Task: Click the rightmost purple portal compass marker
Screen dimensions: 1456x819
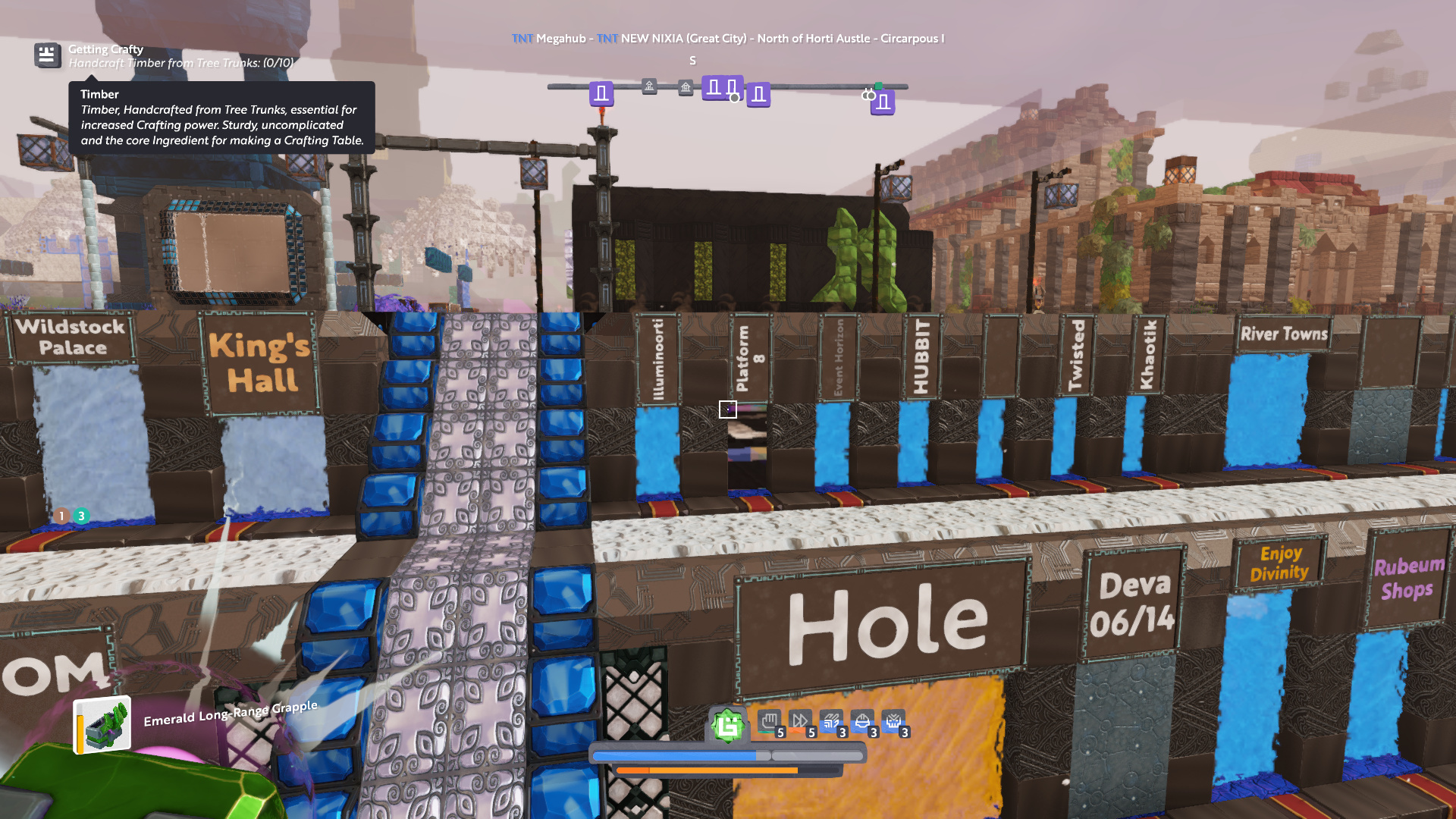Action: 883,102
